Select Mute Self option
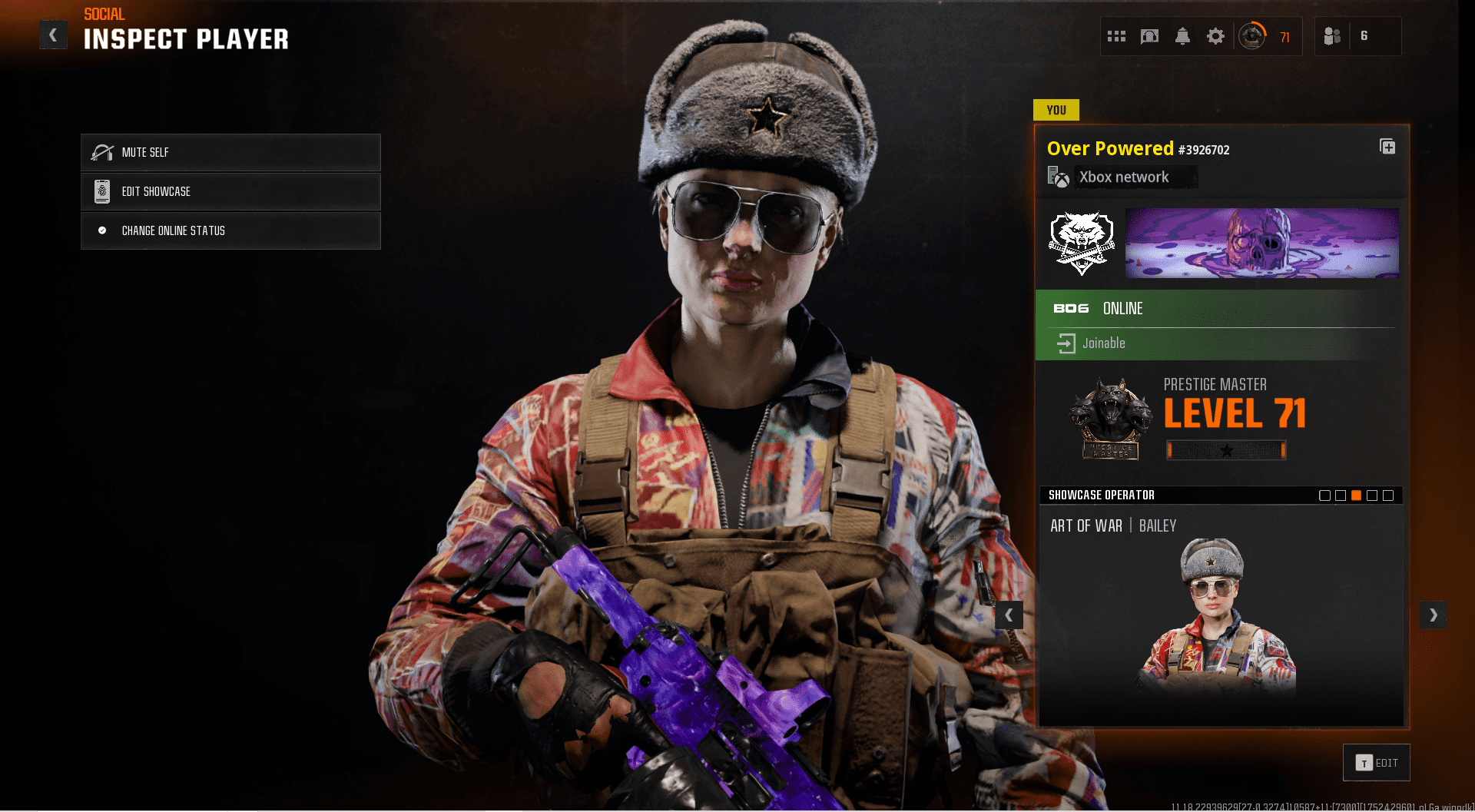This screenshot has width=1475, height=812. click(230, 152)
